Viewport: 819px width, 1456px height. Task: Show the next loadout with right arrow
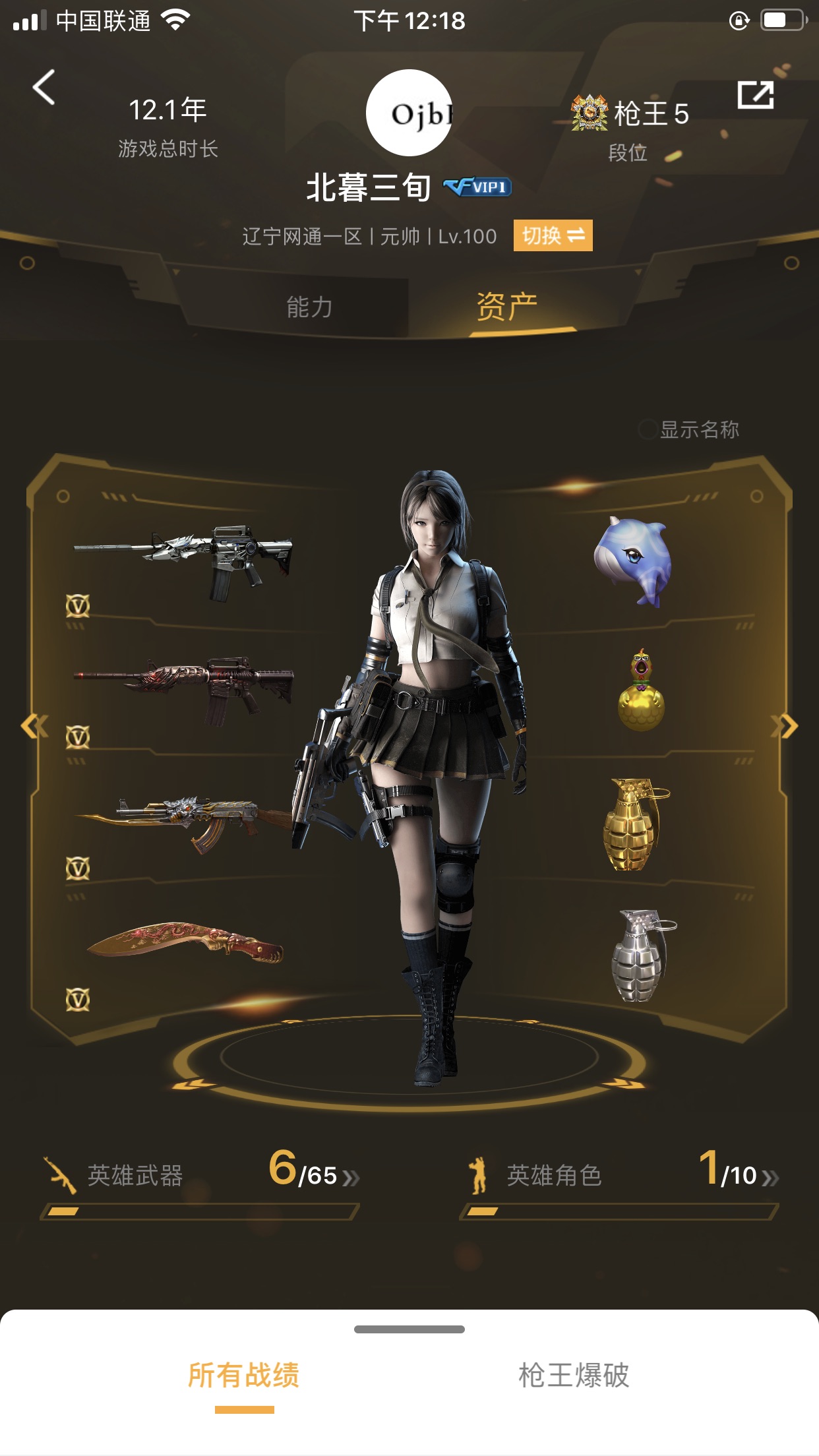786,727
